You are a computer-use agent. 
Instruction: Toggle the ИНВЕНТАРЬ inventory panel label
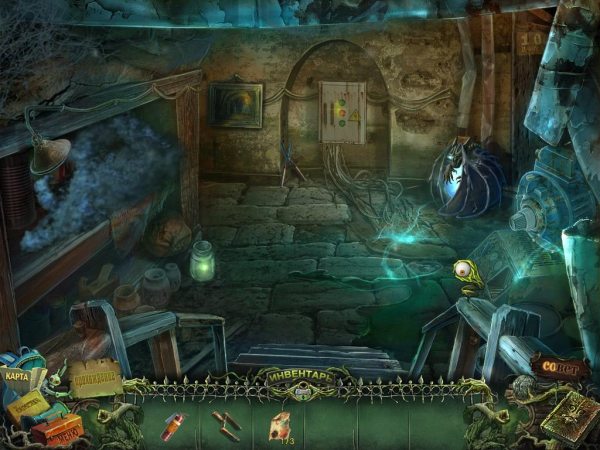tap(298, 376)
